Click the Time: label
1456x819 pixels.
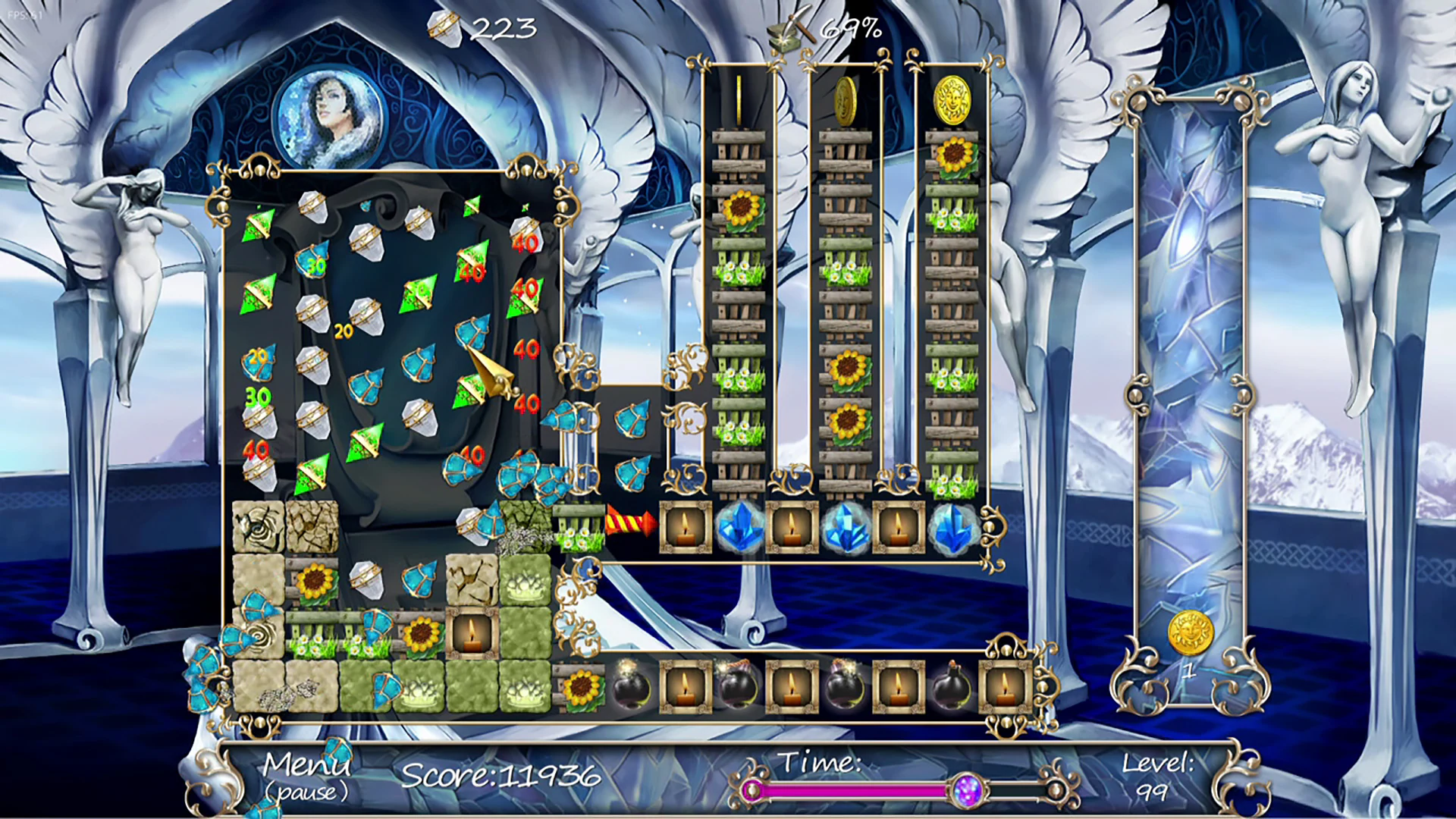[x=819, y=762]
